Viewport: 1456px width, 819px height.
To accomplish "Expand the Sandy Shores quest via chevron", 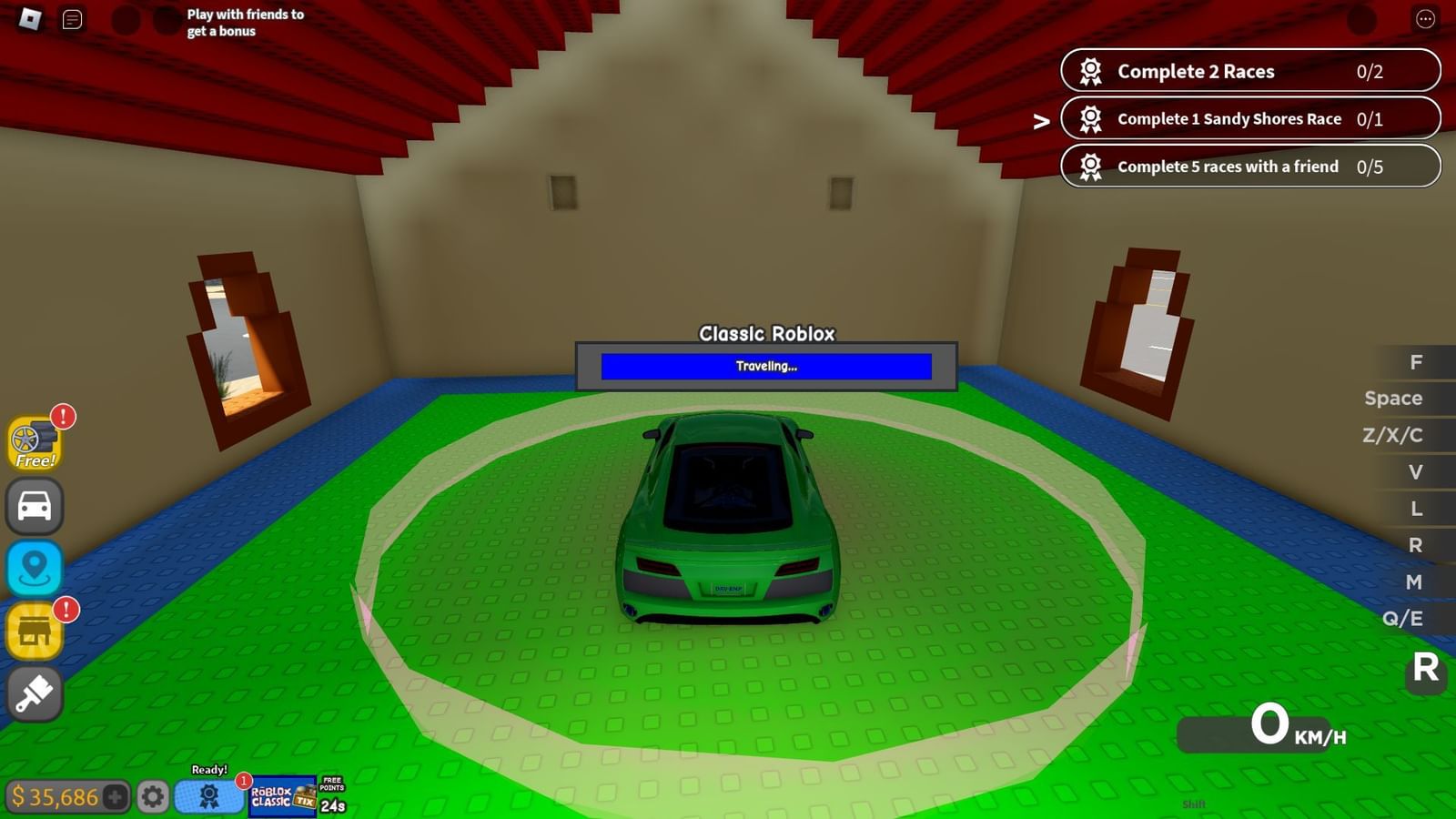I will pyautogui.click(x=1041, y=119).
